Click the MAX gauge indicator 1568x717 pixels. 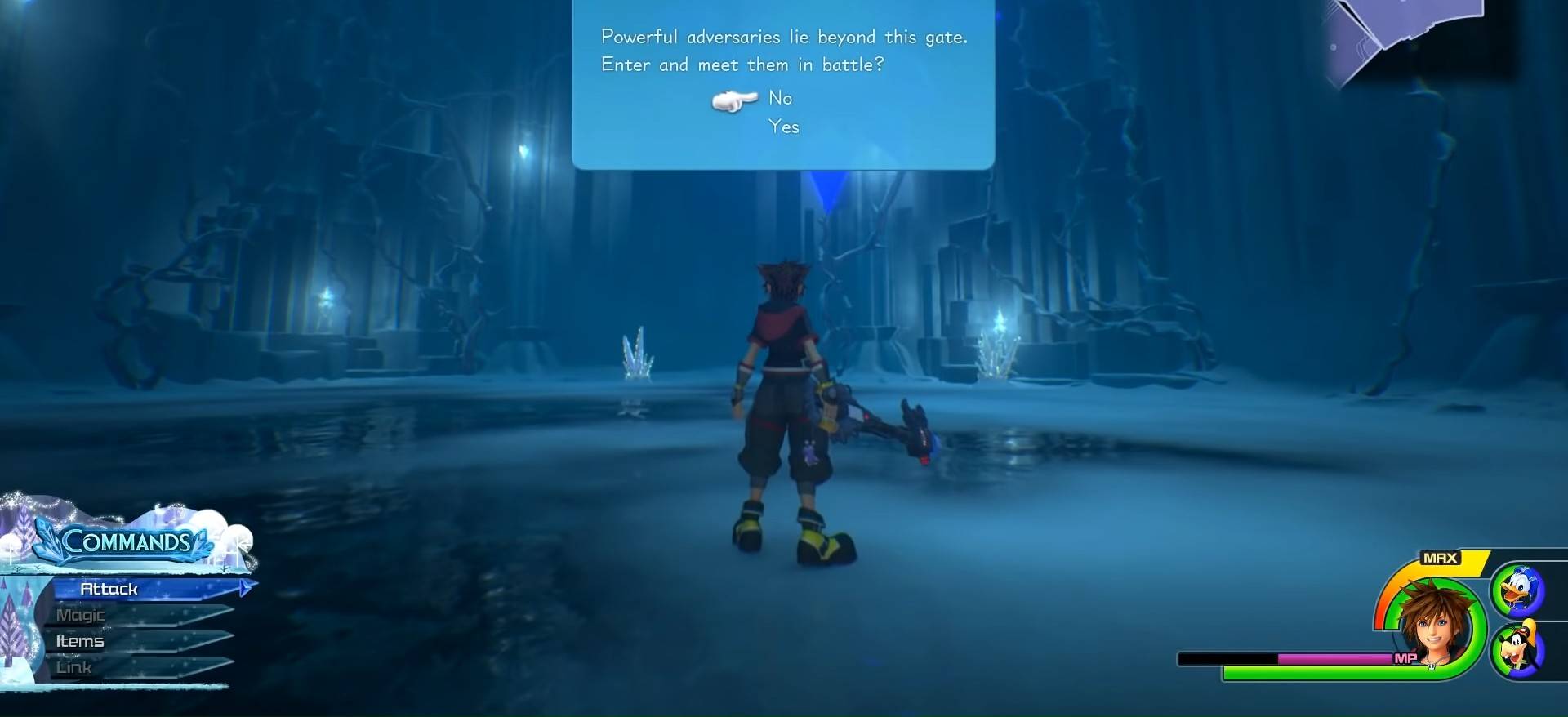1442,558
